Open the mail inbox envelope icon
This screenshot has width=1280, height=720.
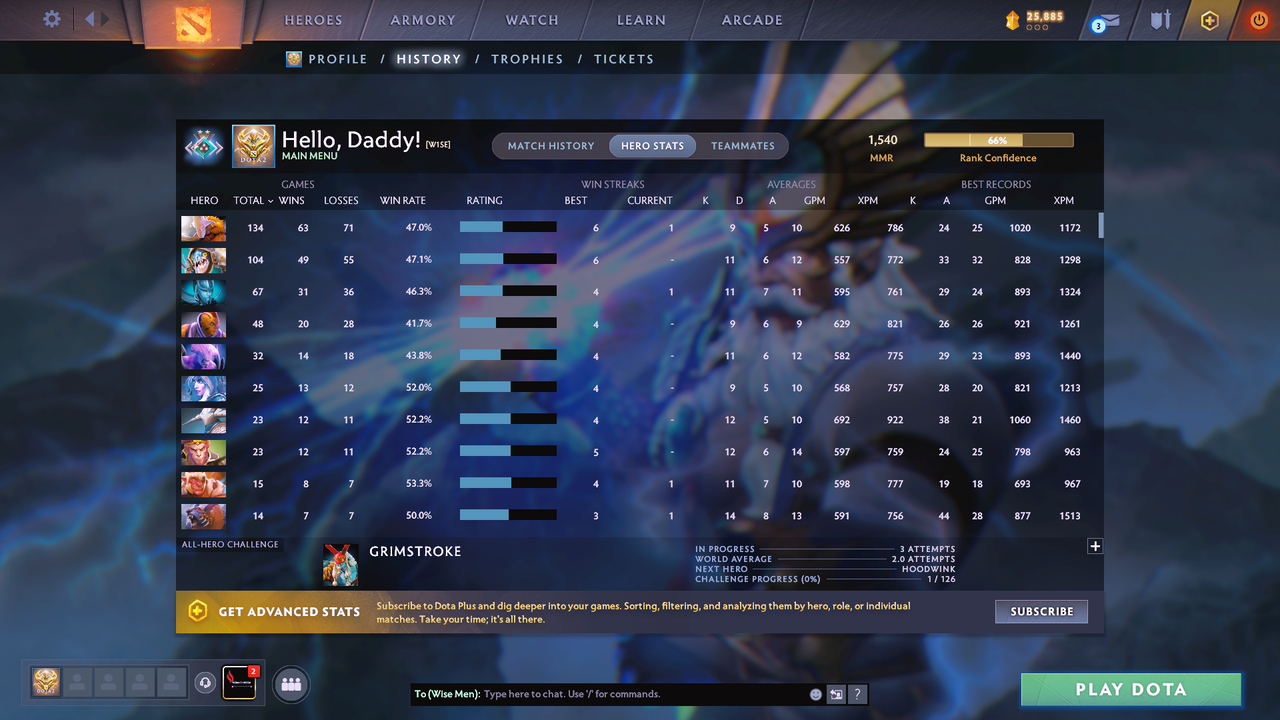tap(1105, 19)
